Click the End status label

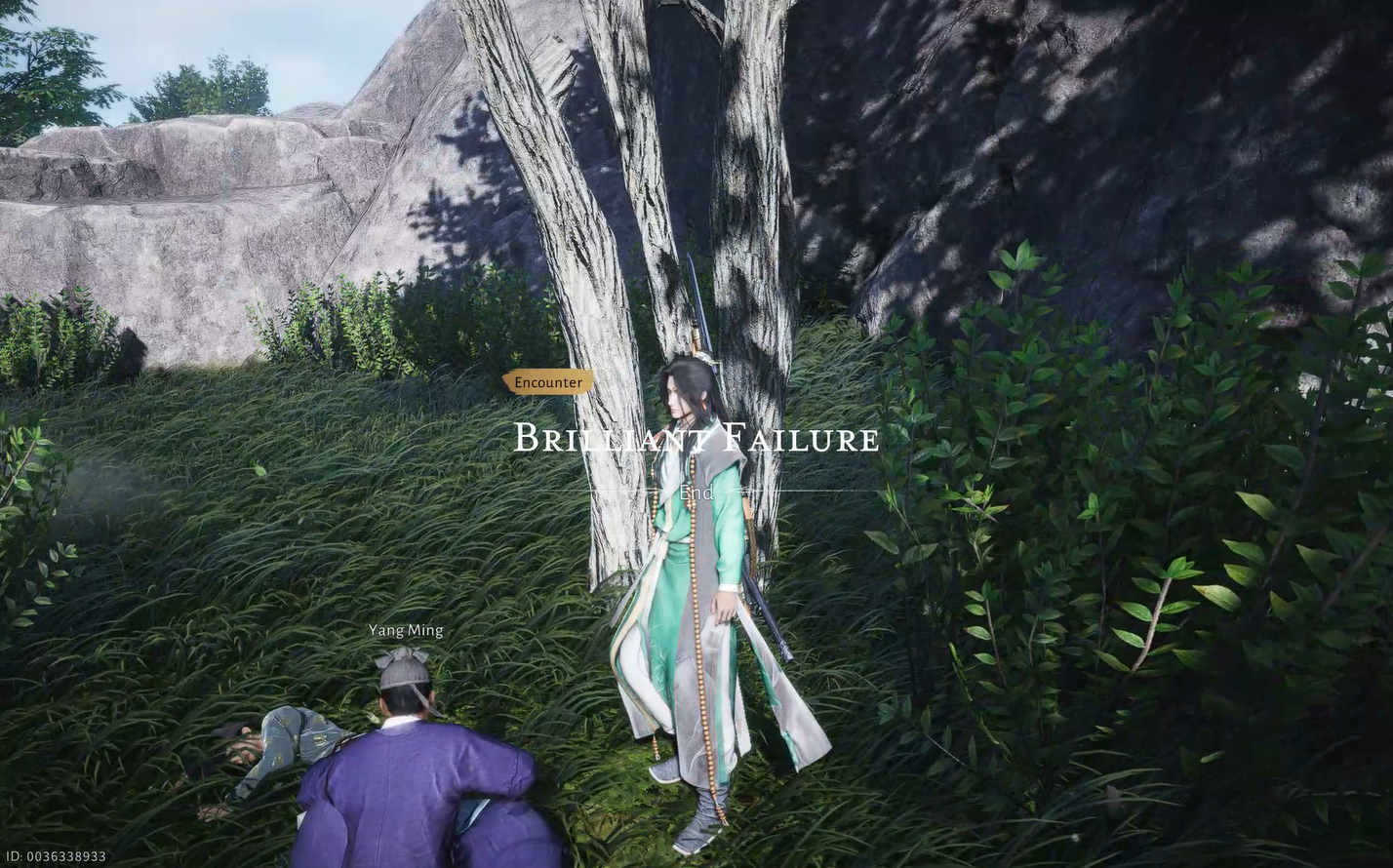click(695, 493)
